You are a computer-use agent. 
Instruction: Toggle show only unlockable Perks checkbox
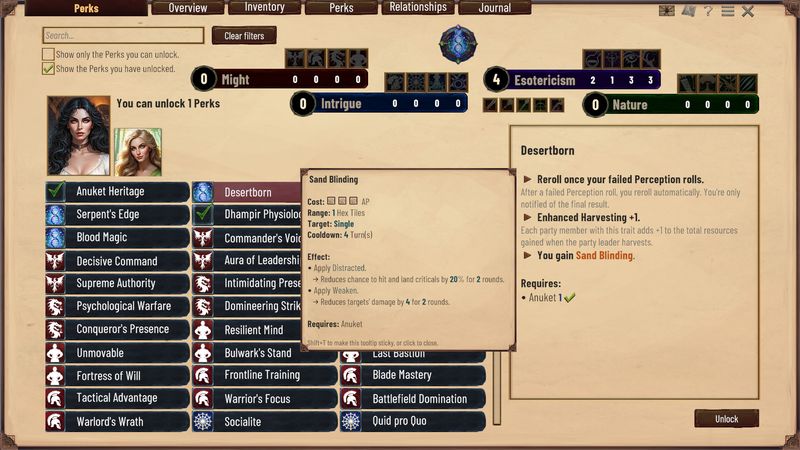[48, 54]
